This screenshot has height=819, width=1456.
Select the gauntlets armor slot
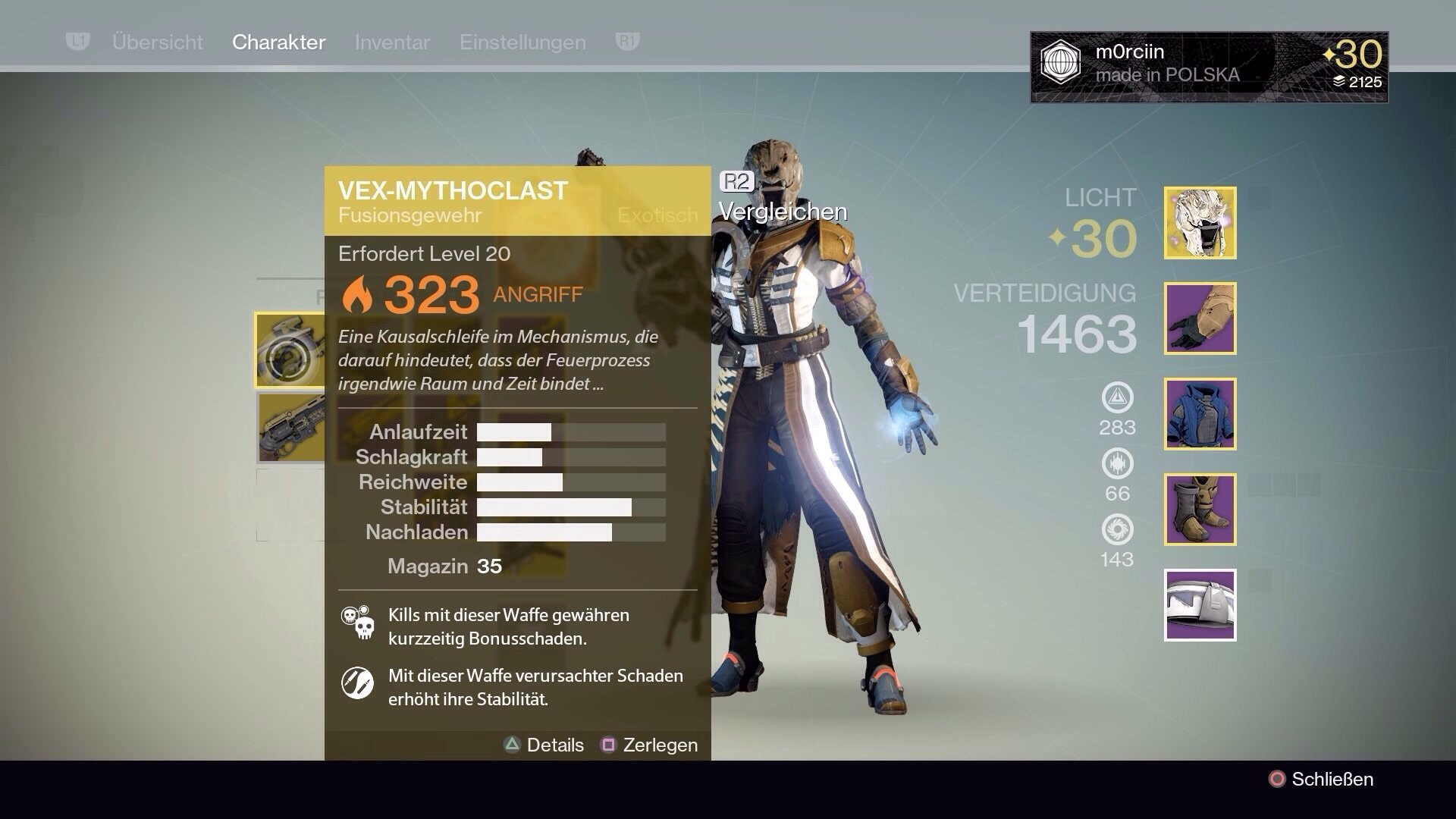pos(1199,318)
